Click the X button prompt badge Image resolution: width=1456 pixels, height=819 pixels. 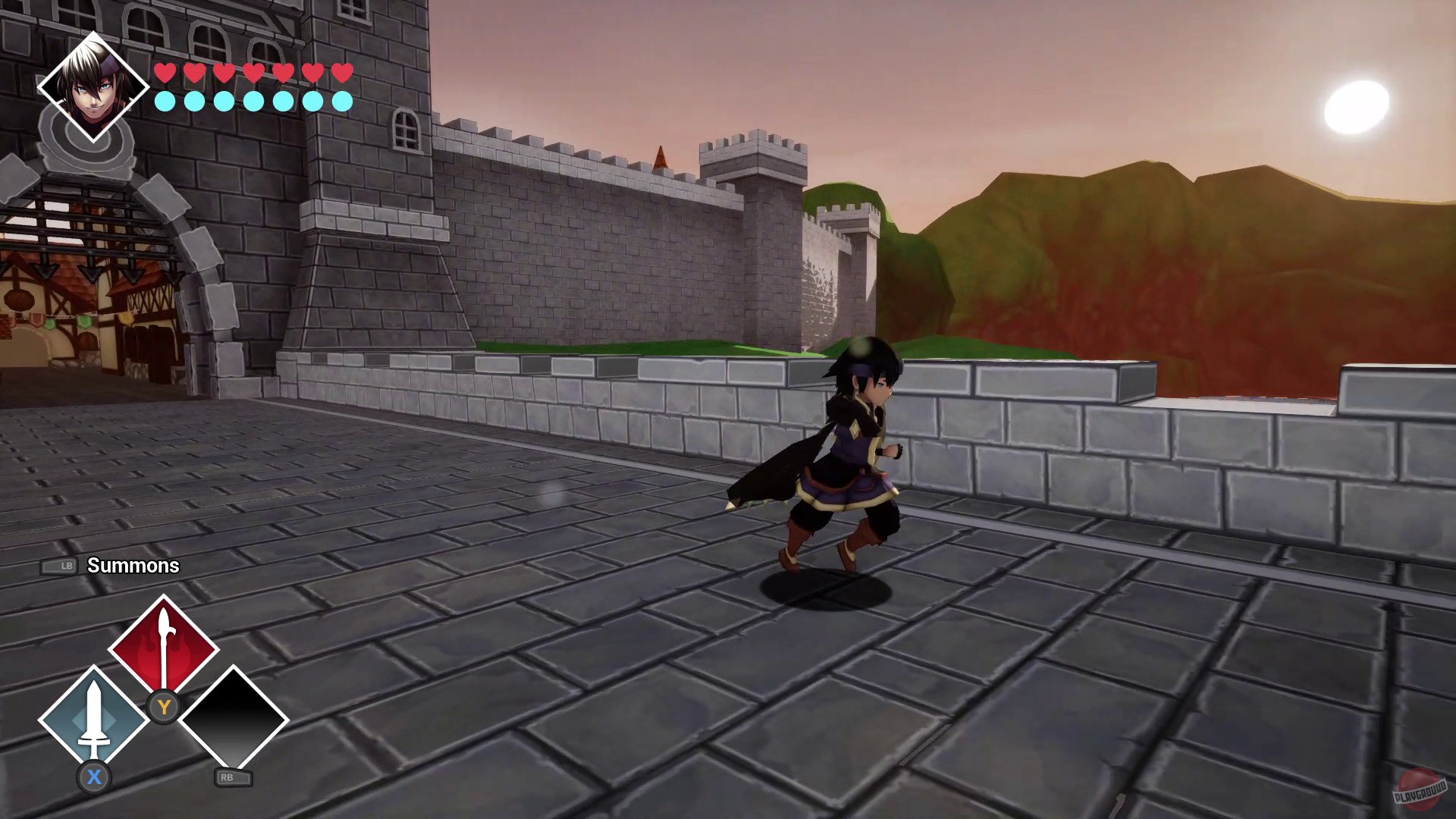pyautogui.click(x=93, y=777)
